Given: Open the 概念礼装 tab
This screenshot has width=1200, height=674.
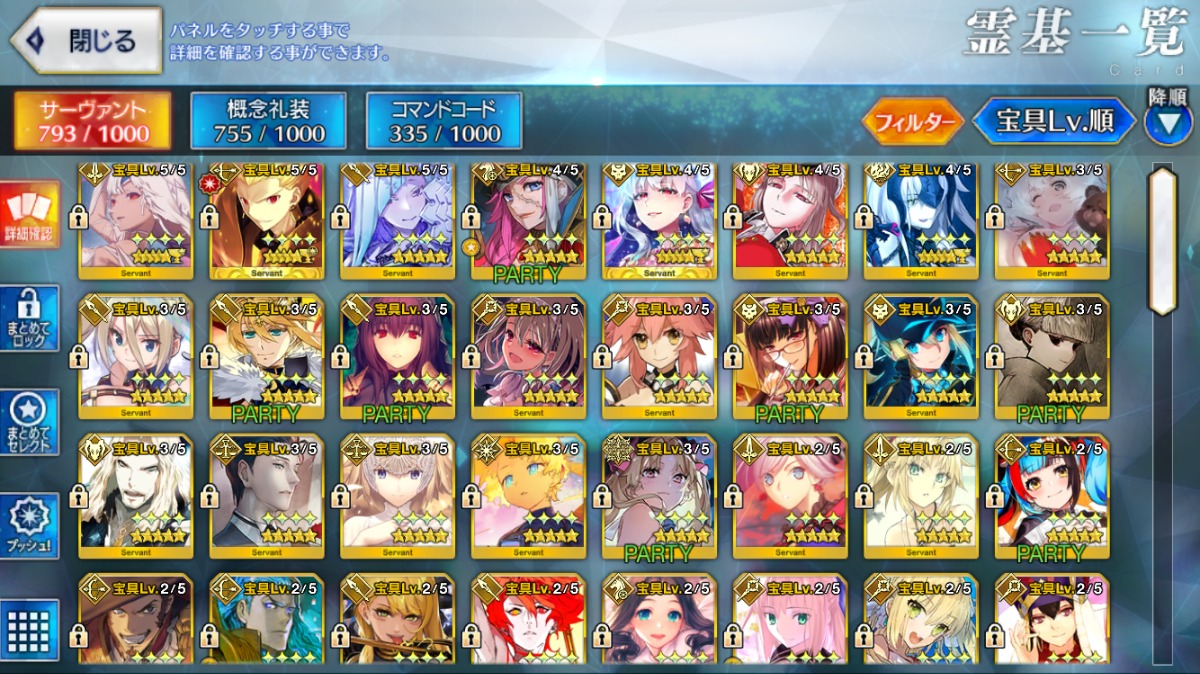Looking at the screenshot, I should pos(268,121).
